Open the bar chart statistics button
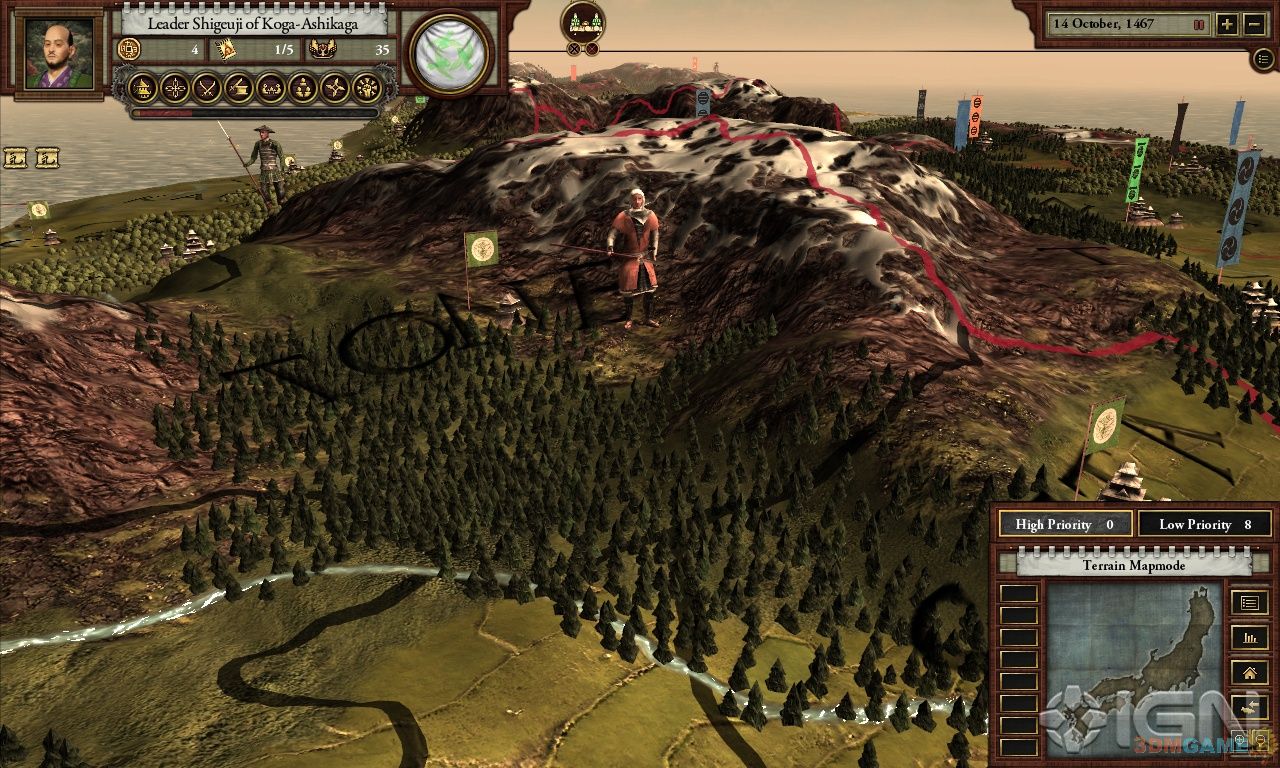This screenshot has height=768, width=1280. (1249, 637)
